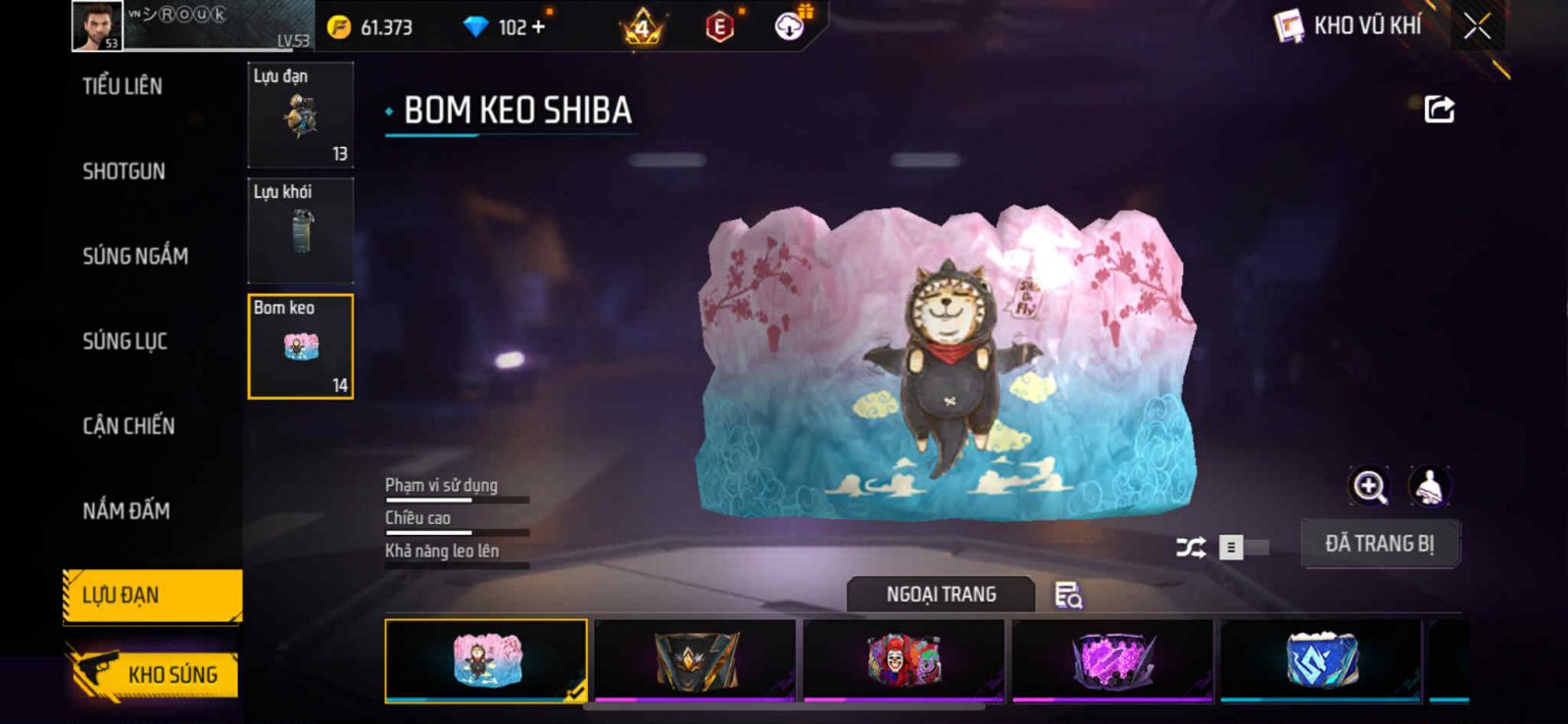The height and width of the screenshot is (724, 1568).
Task: Choose the Súng Lục category
Action: point(124,342)
